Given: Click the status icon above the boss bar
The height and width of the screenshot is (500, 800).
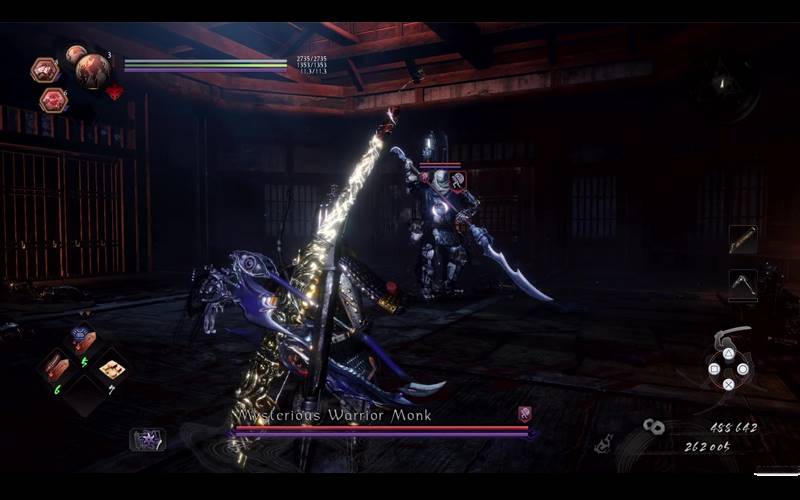Looking at the screenshot, I should 524,413.
